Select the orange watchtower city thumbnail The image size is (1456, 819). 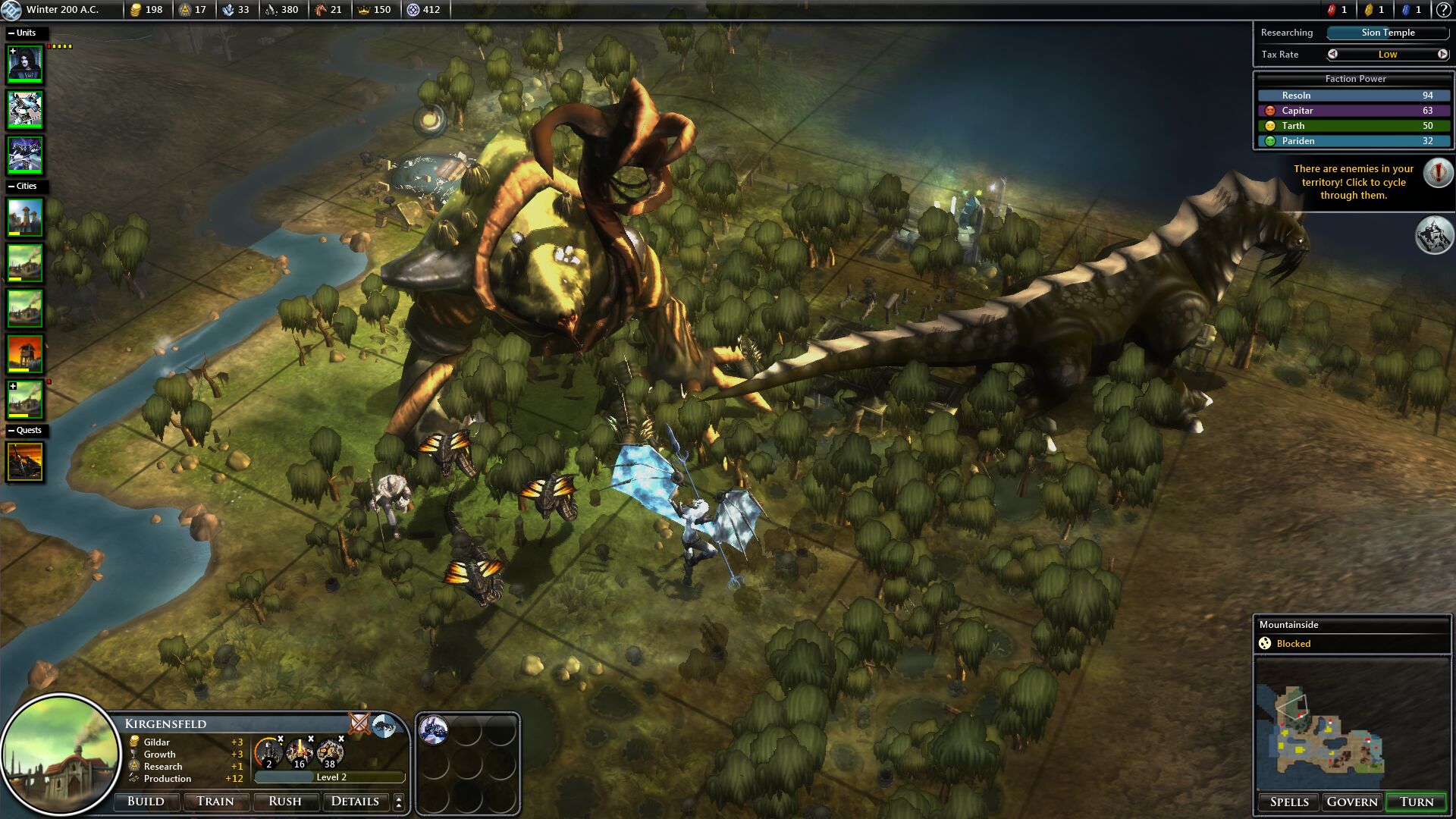tap(25, 353)
